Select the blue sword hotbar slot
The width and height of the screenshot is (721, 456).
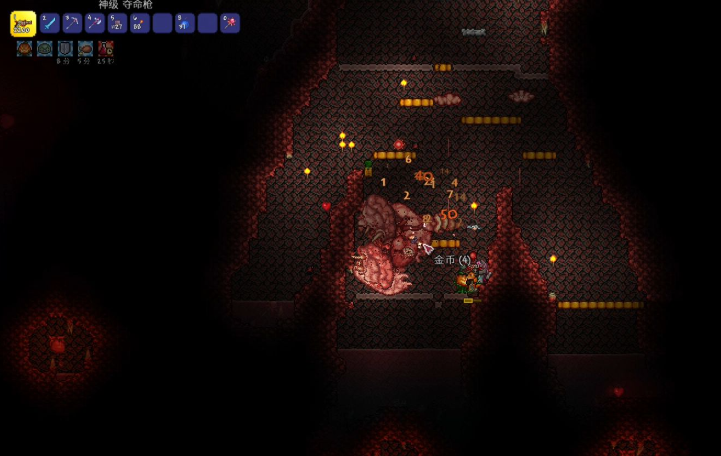point(50,23)
